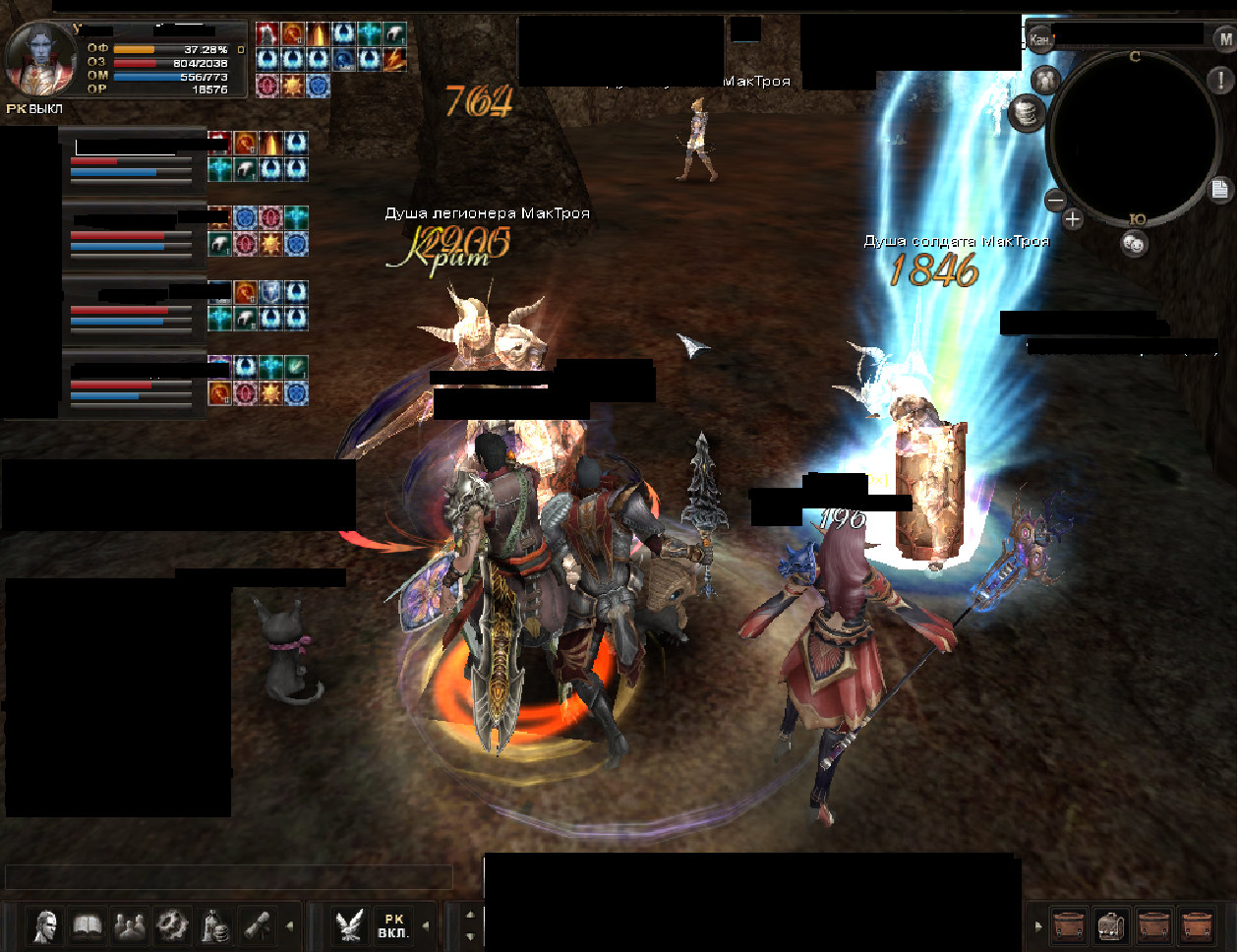Open the grey backpack inventory slot

tap(1112, 926)
